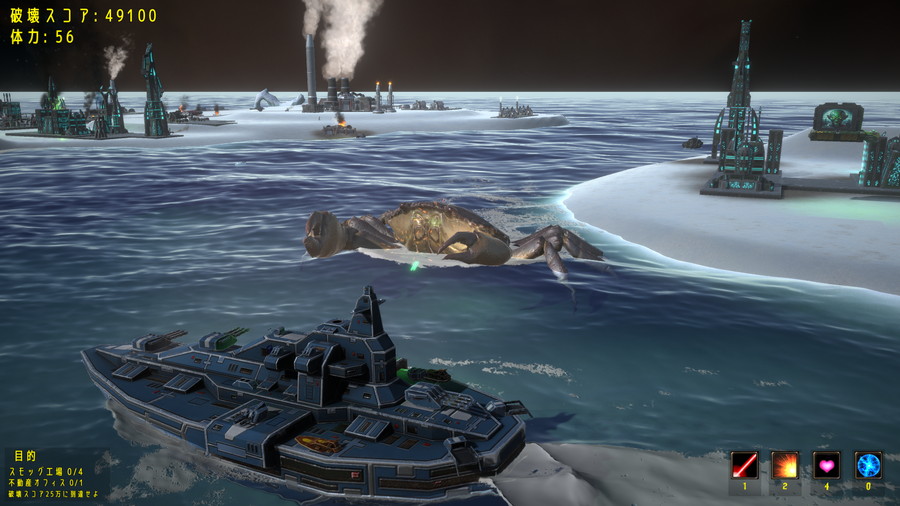Image resolution: width=900 pixels, height=506 pixels.
Task: Use the orange explosion blast ability
Action: [785, 465]
